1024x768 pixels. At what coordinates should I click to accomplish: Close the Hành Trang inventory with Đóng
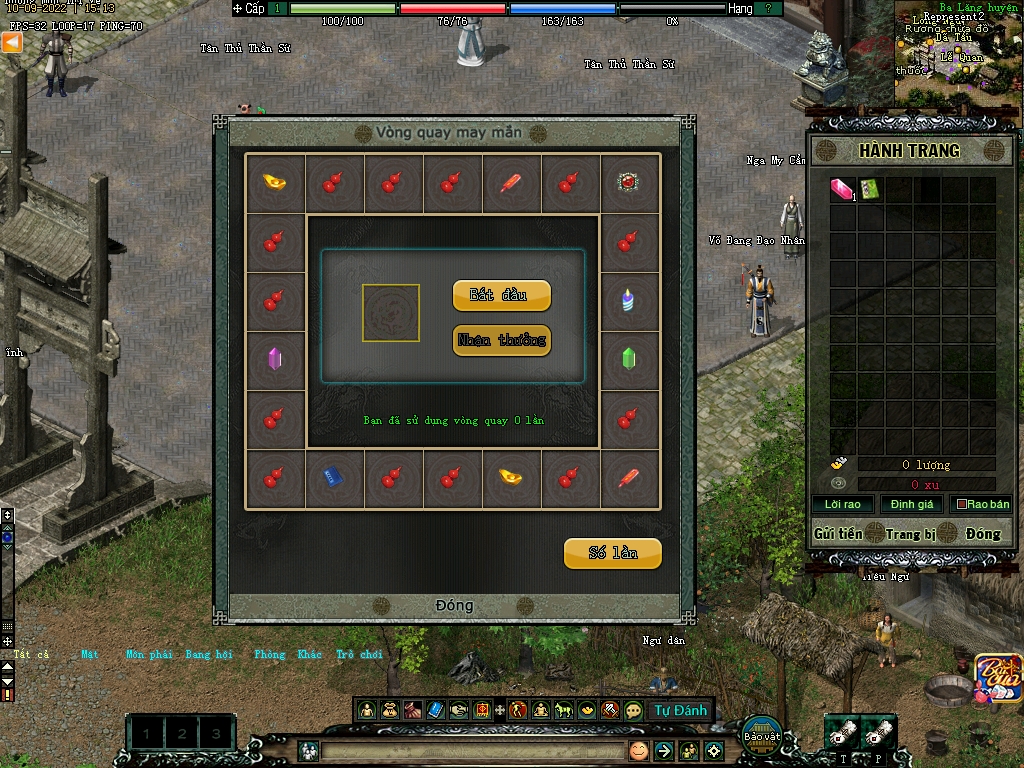tap(982, 534)
